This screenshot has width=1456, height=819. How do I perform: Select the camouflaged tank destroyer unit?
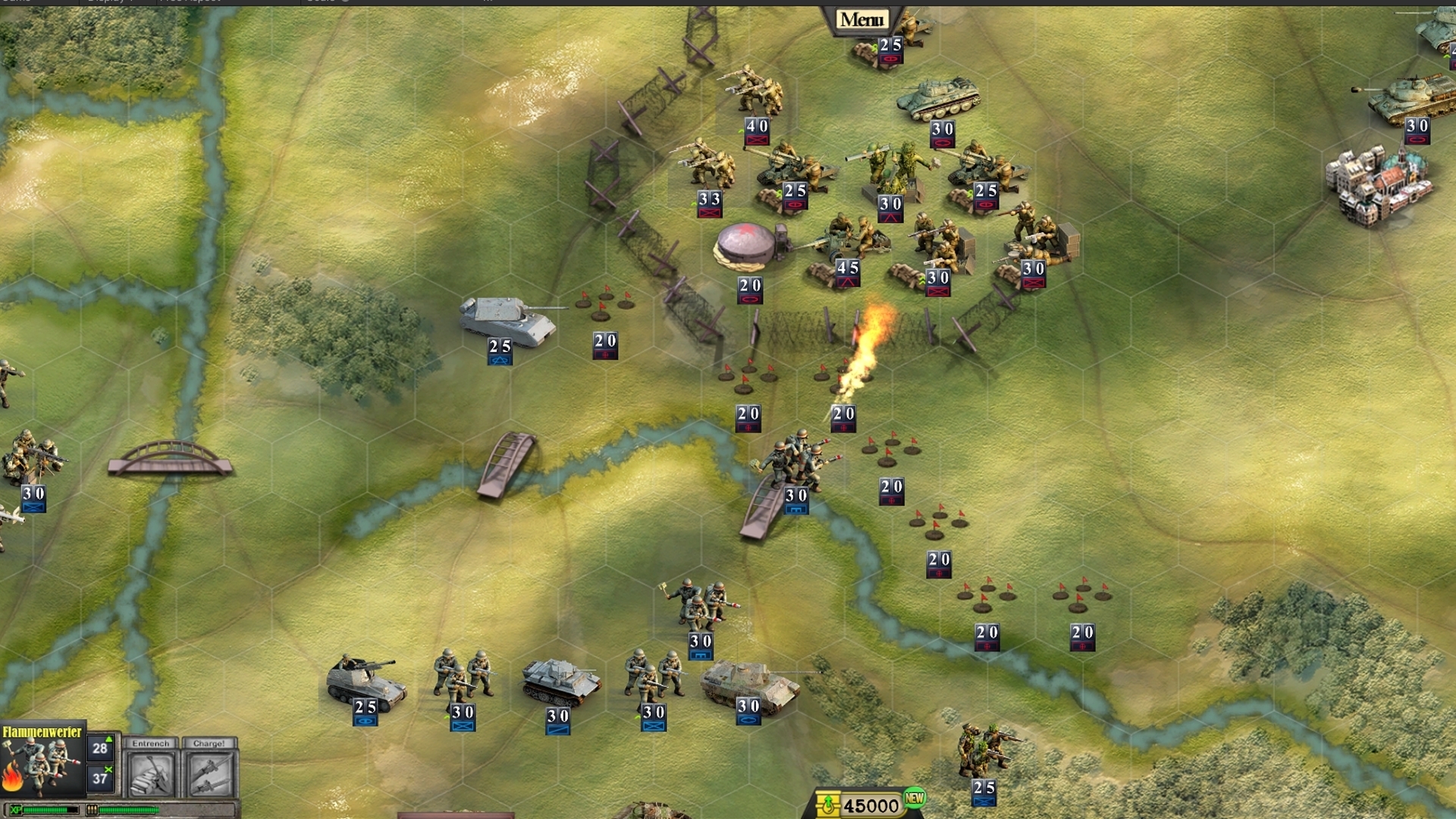(x=749, y=685)
